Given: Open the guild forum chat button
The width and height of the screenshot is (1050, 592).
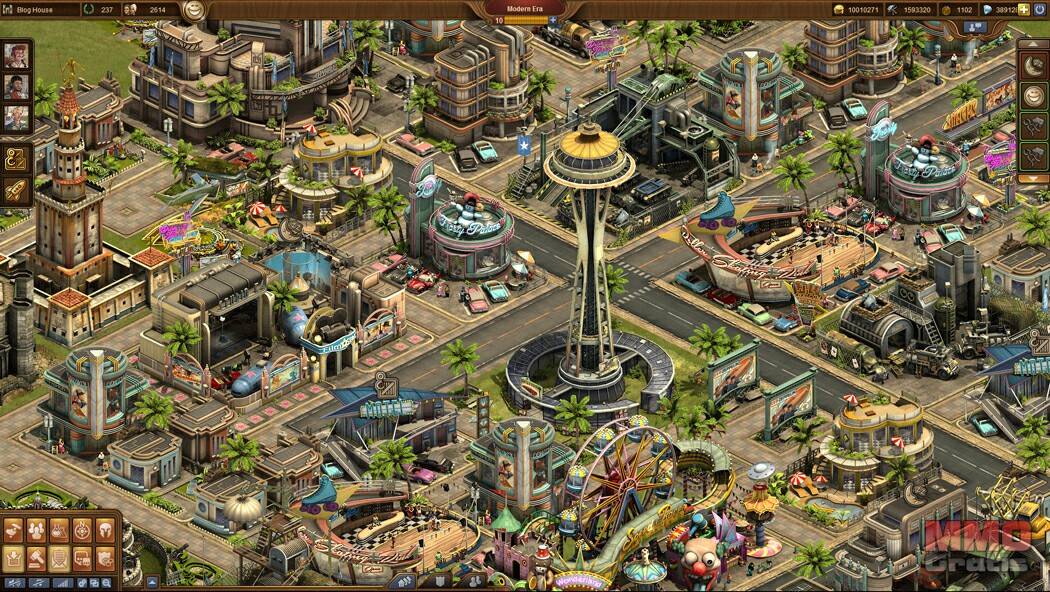Looking at the screenshot, I should [x=82, y=558].
